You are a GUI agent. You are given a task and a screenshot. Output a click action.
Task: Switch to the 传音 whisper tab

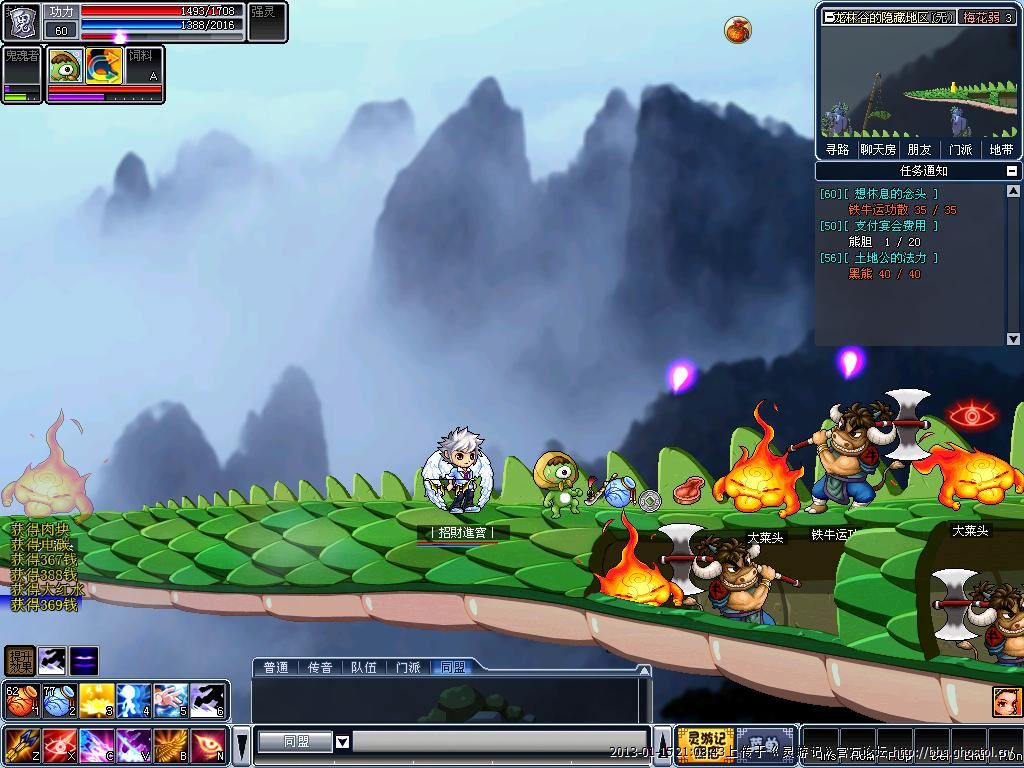(x=320, y=667)
